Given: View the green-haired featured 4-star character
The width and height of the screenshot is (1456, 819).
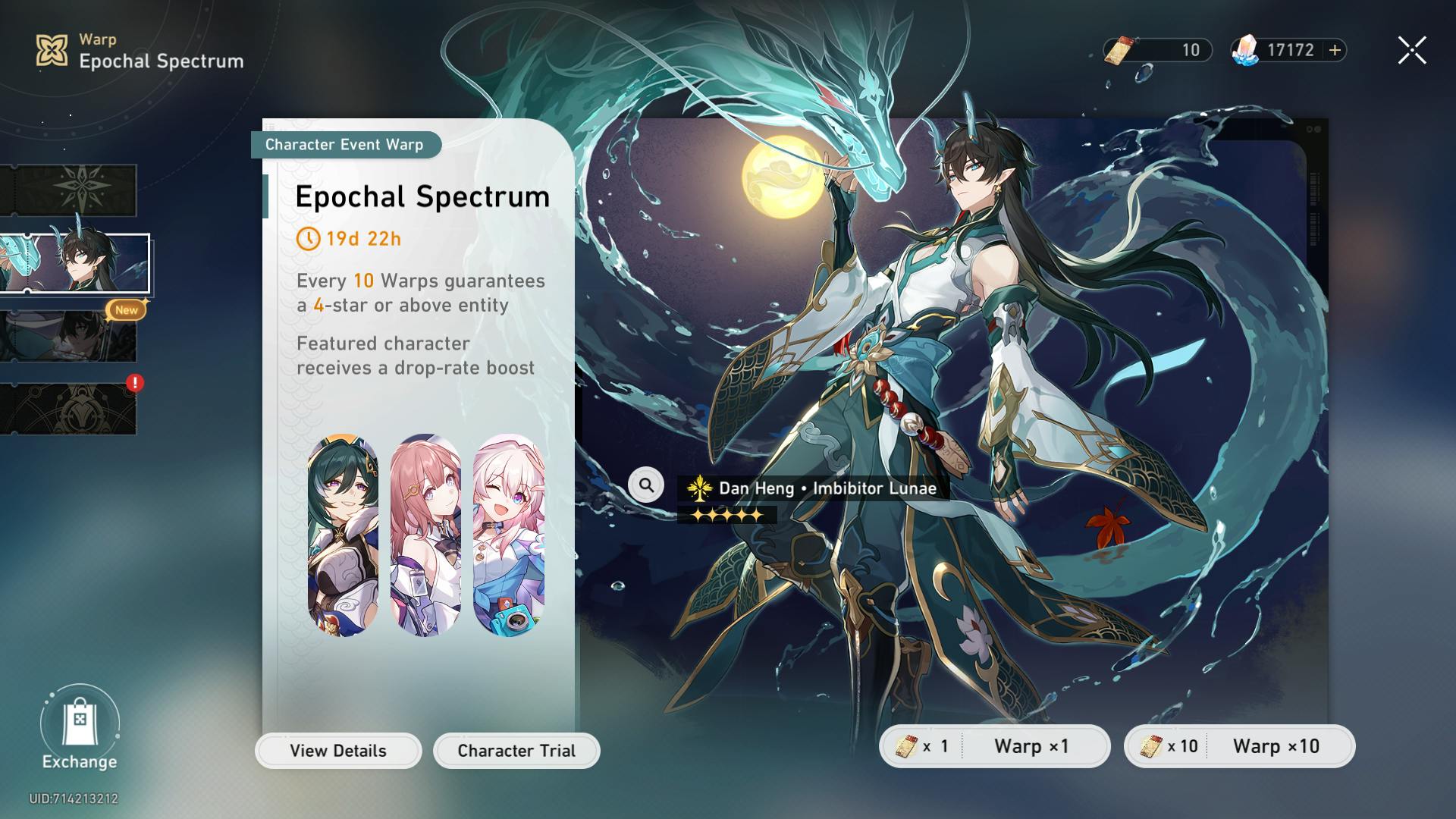Looking at the screenshot, I should click(343, 535).
